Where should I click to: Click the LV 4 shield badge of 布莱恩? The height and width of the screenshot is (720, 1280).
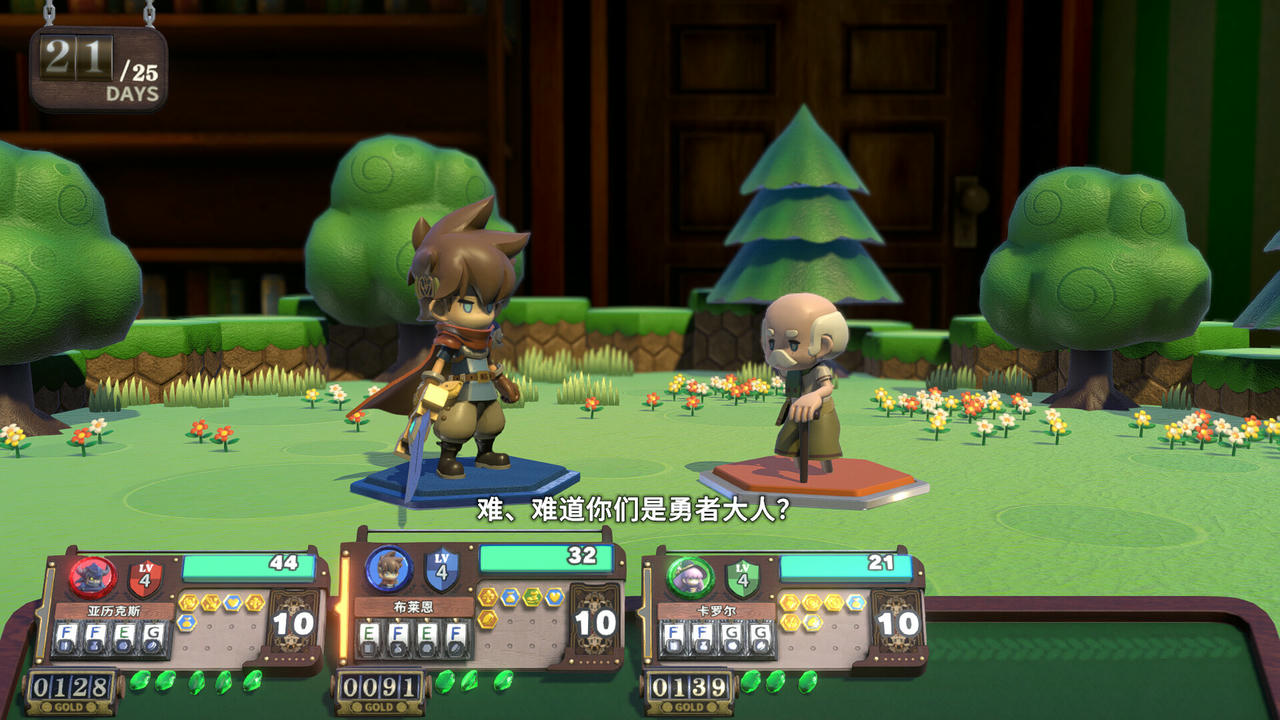pyautogui.click(x=440, y=571)
